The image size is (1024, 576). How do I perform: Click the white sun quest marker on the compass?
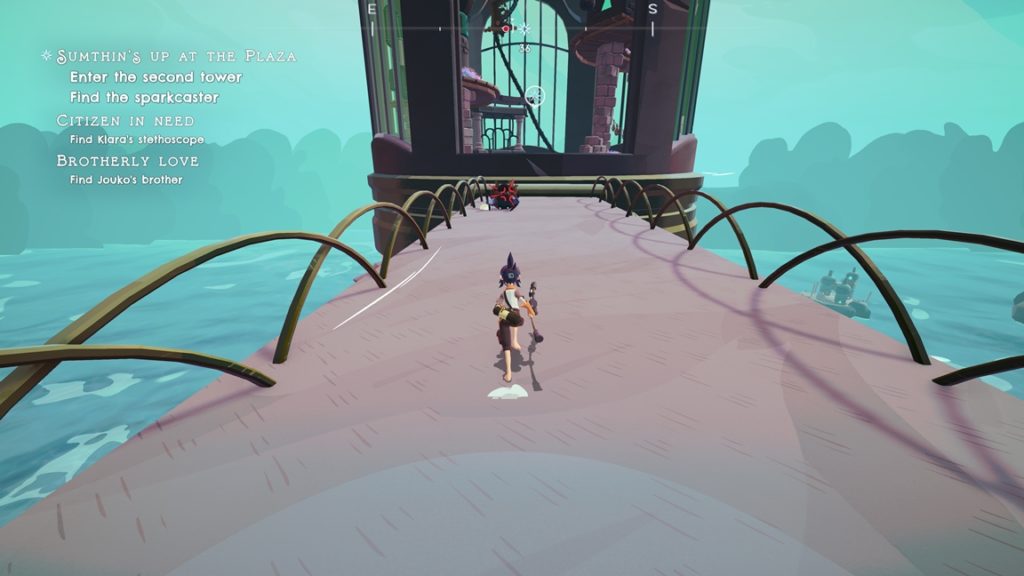526,29
